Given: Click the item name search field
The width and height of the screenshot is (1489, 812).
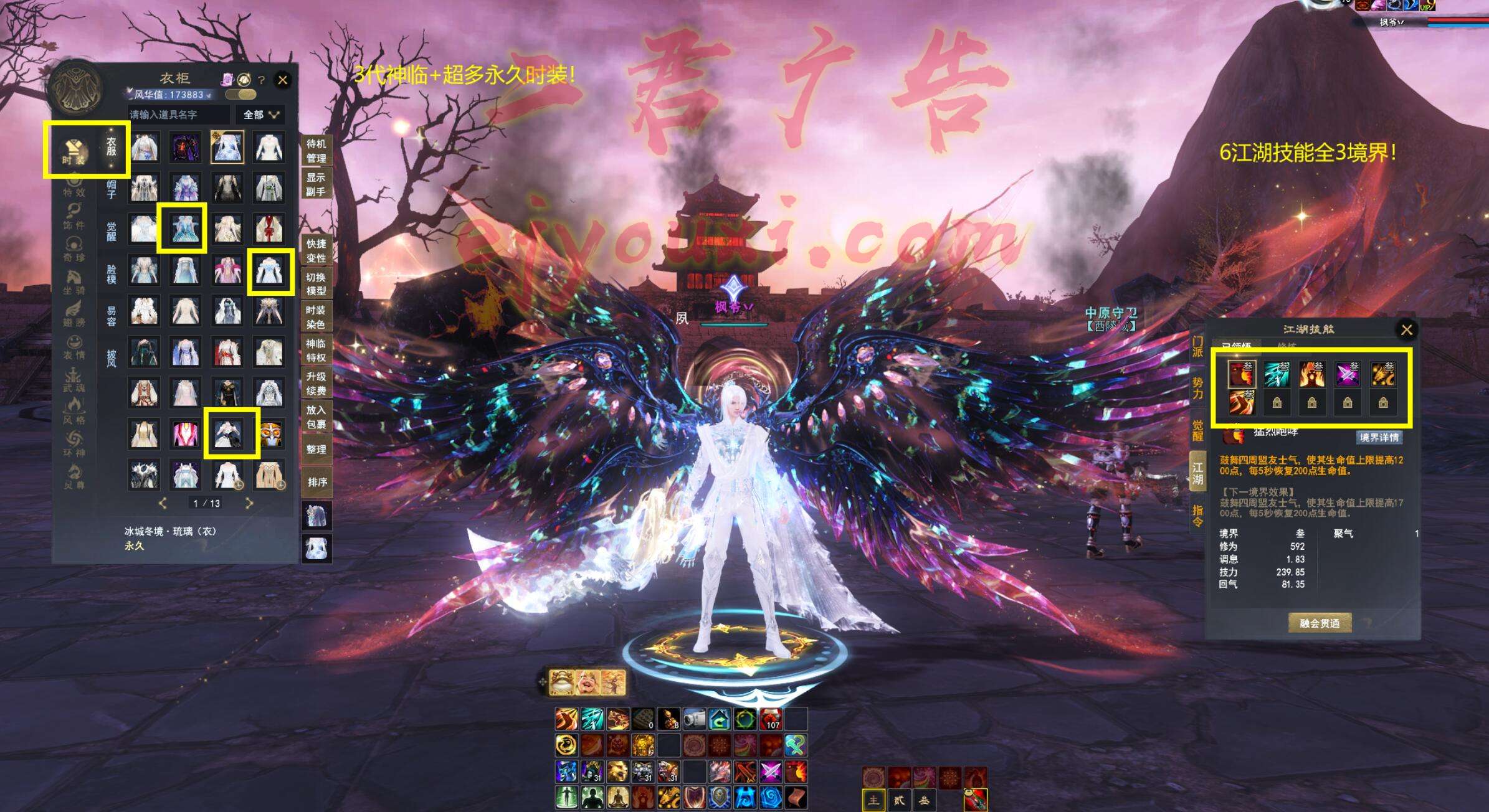Looking at the screenshot, I should 179,115.
